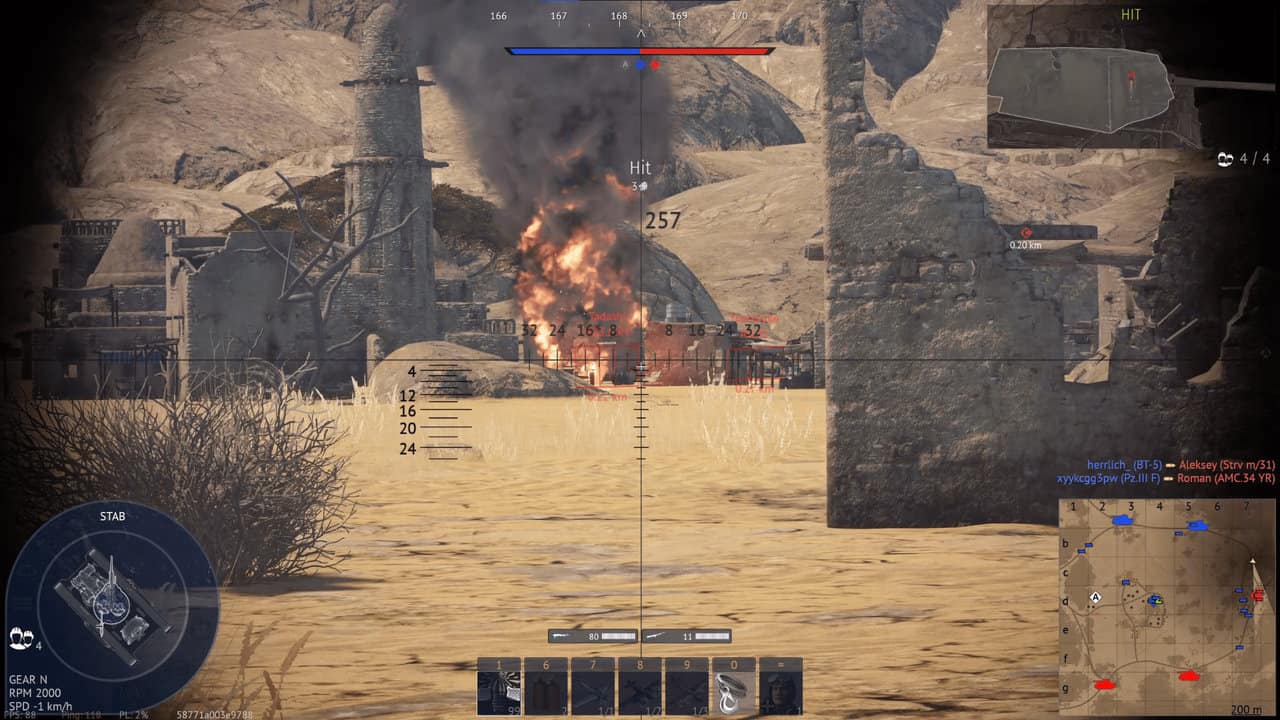
Task: Select the artillery strike in slot 1
Action: [x=497, y=686]
